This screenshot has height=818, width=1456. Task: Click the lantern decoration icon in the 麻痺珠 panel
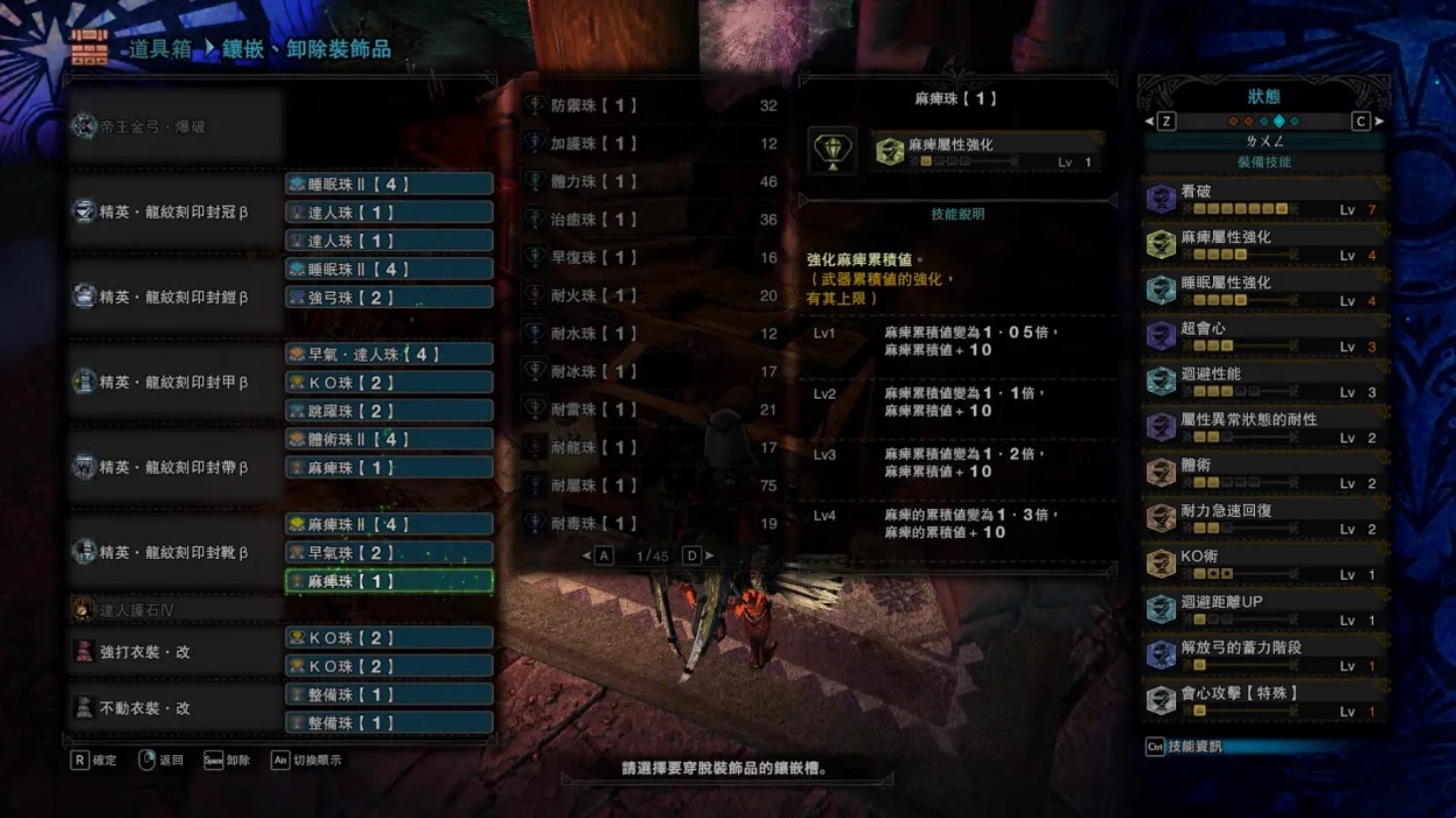(833, 149)
